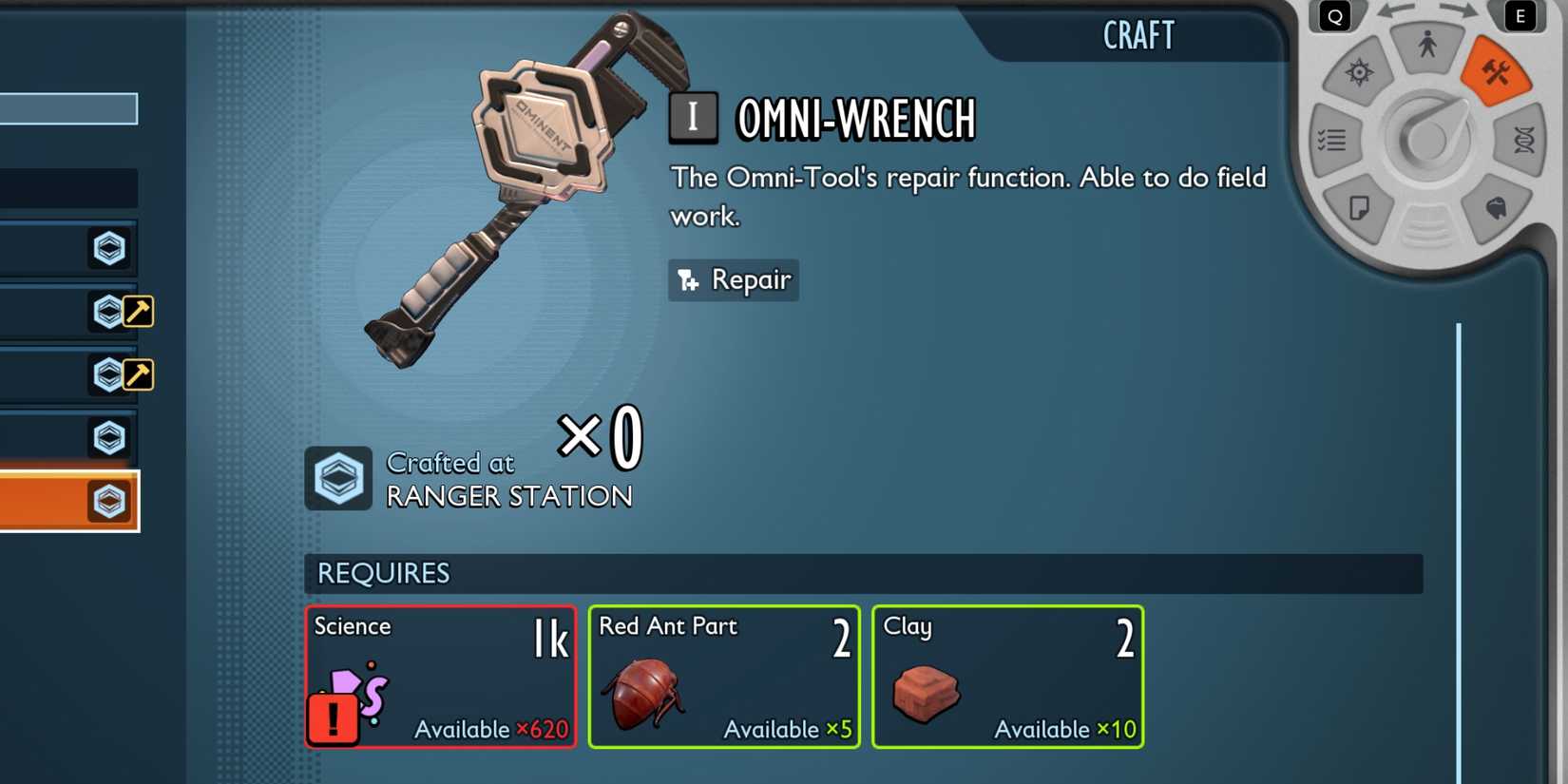This screenshot has width=1568, height=784.
Task: Select the highlighted orange recipe row
Action: [x=67, y=501]
